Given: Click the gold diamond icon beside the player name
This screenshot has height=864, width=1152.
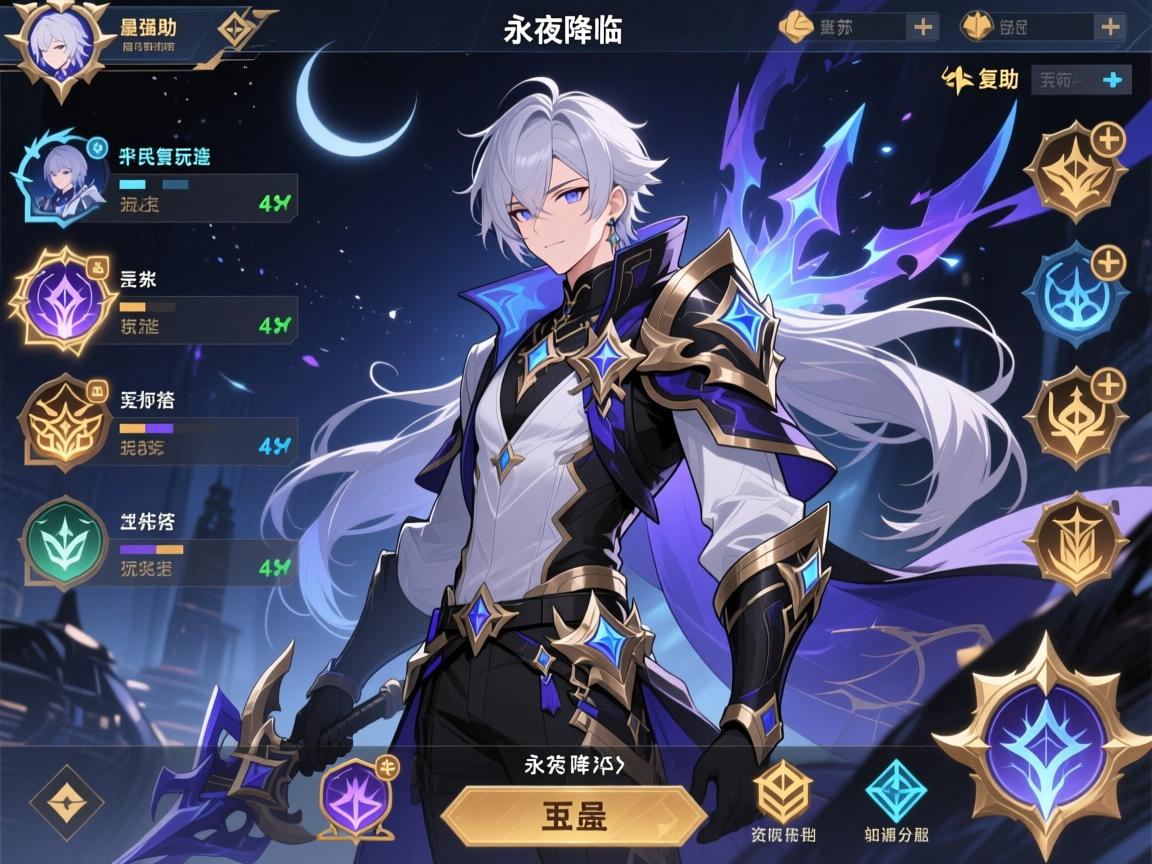Looking at the screenshot, I should tap(235, 27).
